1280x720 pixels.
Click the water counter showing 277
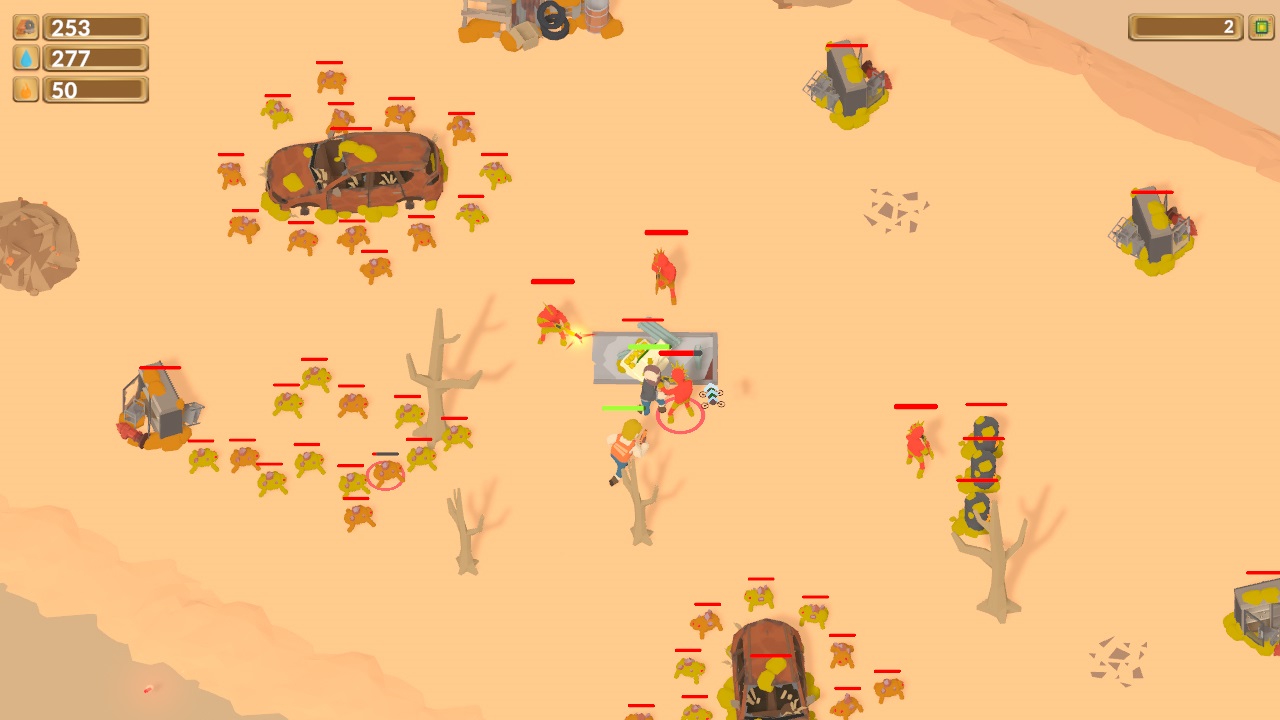pyautogui.click(x=97, y=58)
